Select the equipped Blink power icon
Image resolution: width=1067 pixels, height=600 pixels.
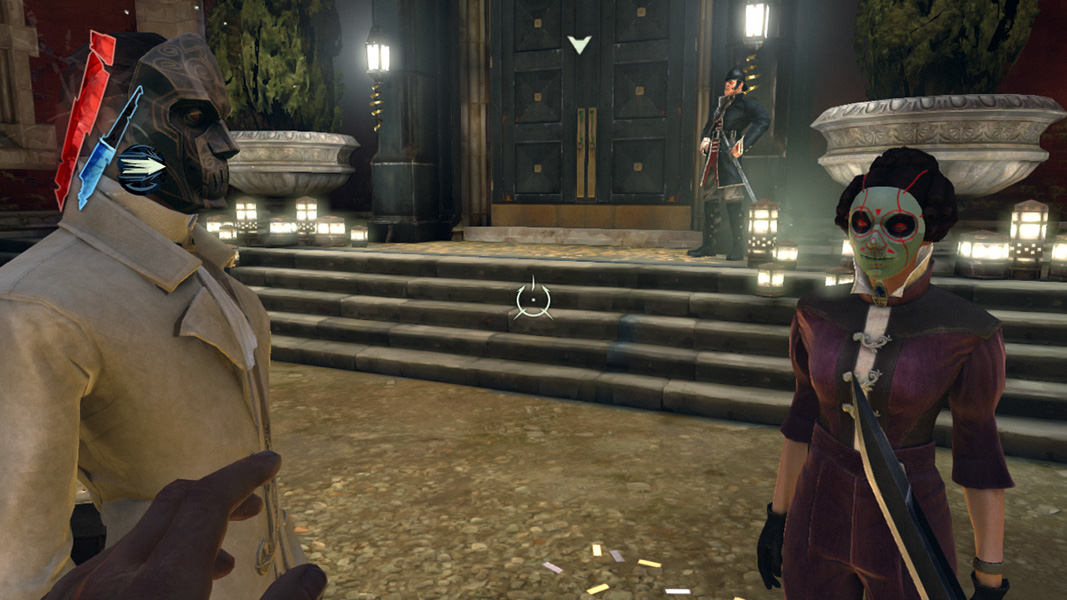[x=142, y=167]
